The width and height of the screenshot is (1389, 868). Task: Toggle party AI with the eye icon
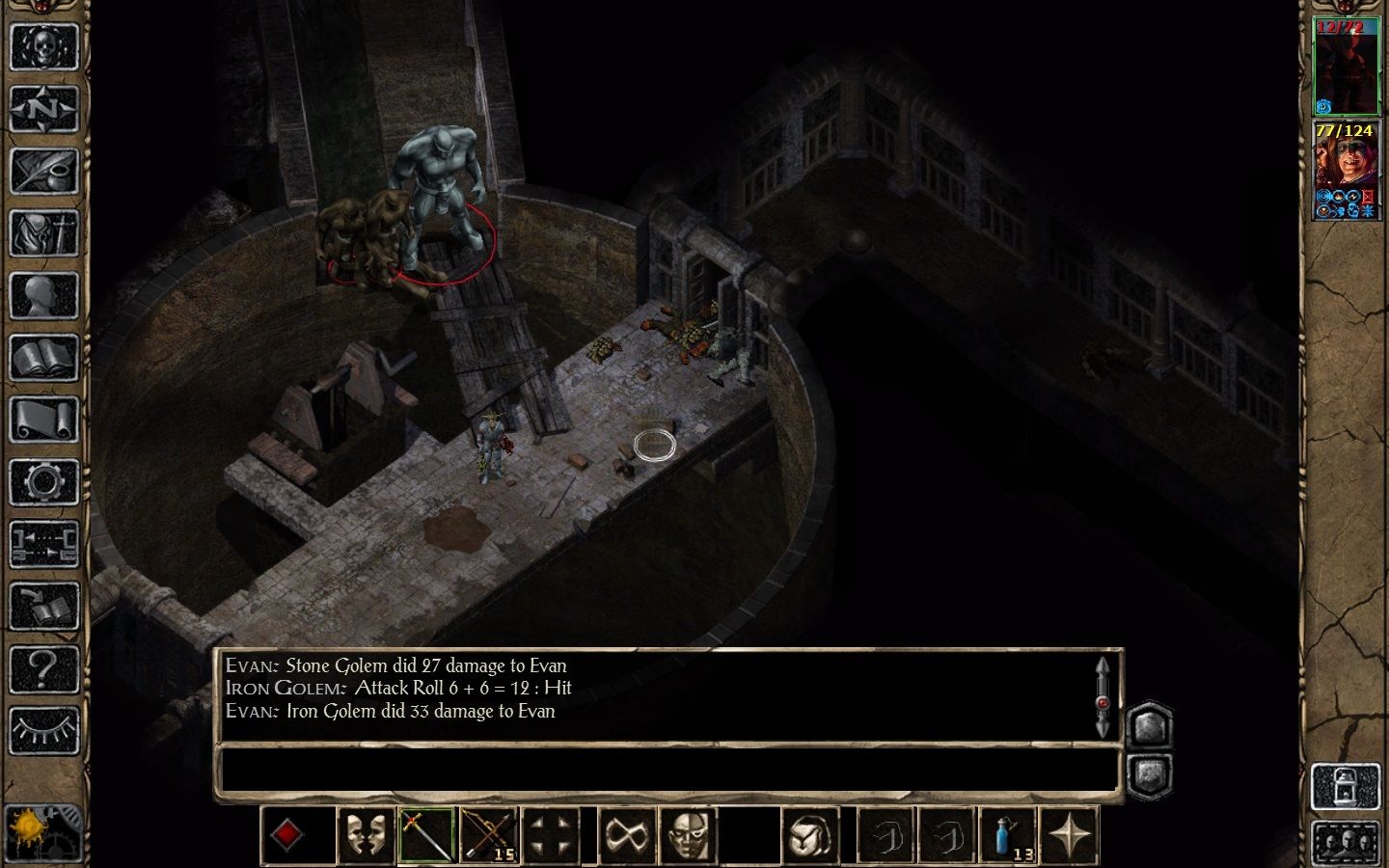pos(43,728)
